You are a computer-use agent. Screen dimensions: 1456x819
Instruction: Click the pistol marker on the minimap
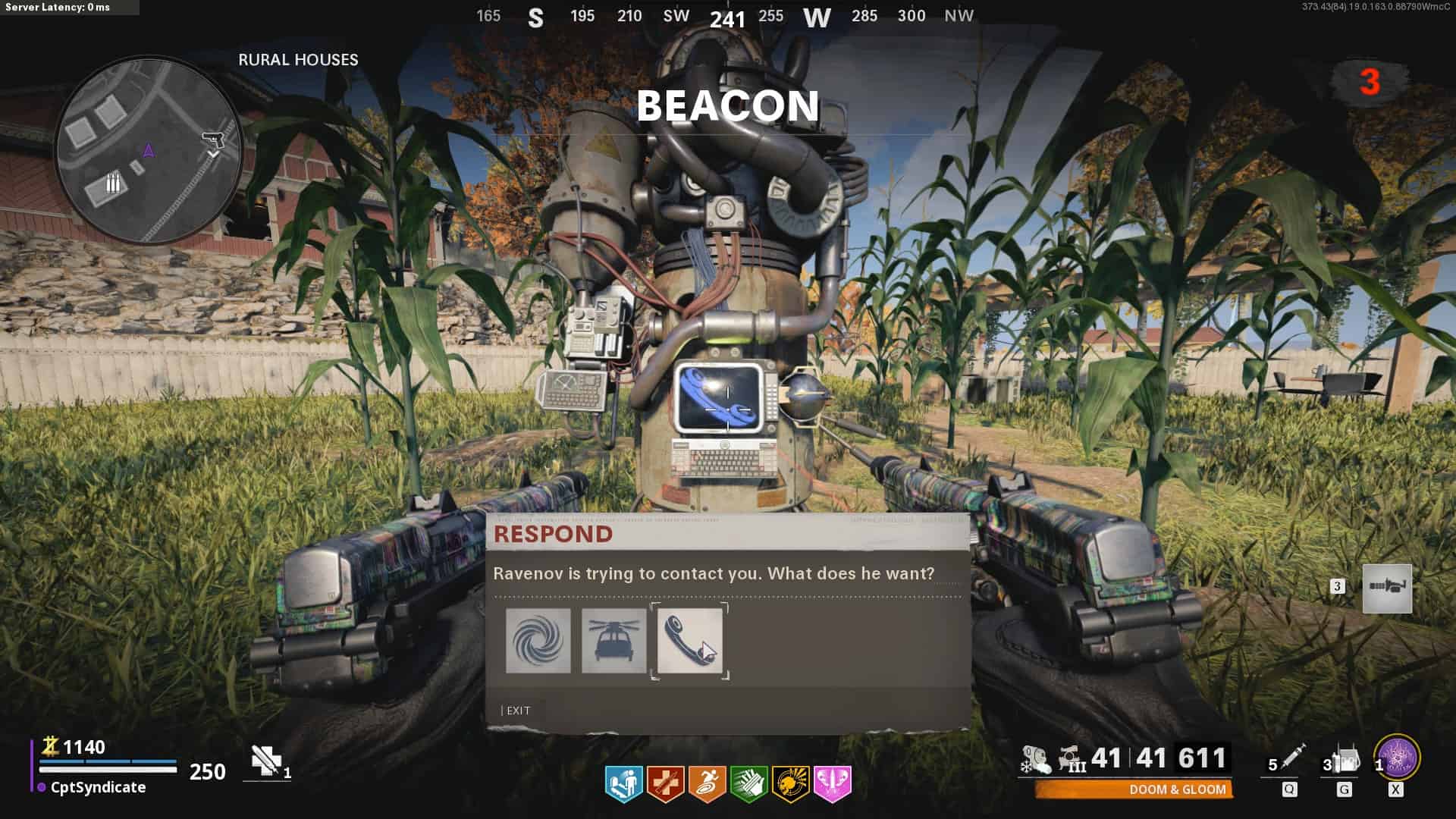[x=211, y=140]
